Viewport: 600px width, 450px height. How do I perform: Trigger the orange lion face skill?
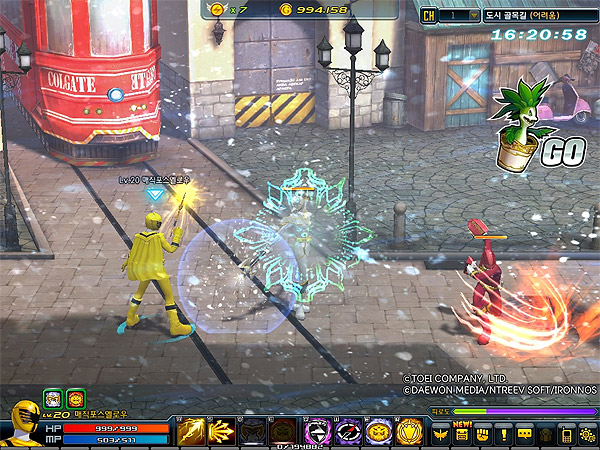[x=379, y=432]
